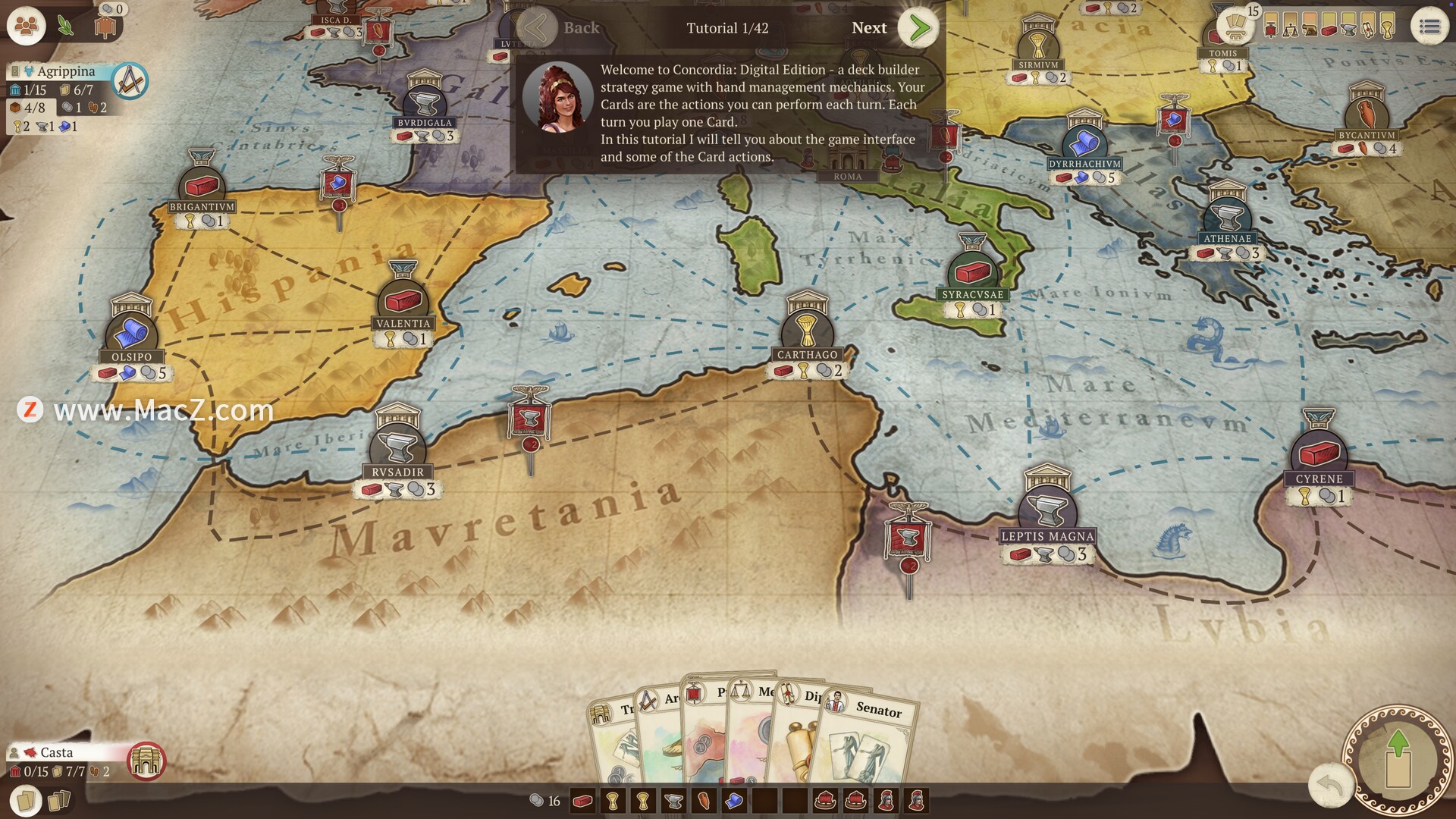
Task: Show the players overview icon
Action: [x=27, y=27]
